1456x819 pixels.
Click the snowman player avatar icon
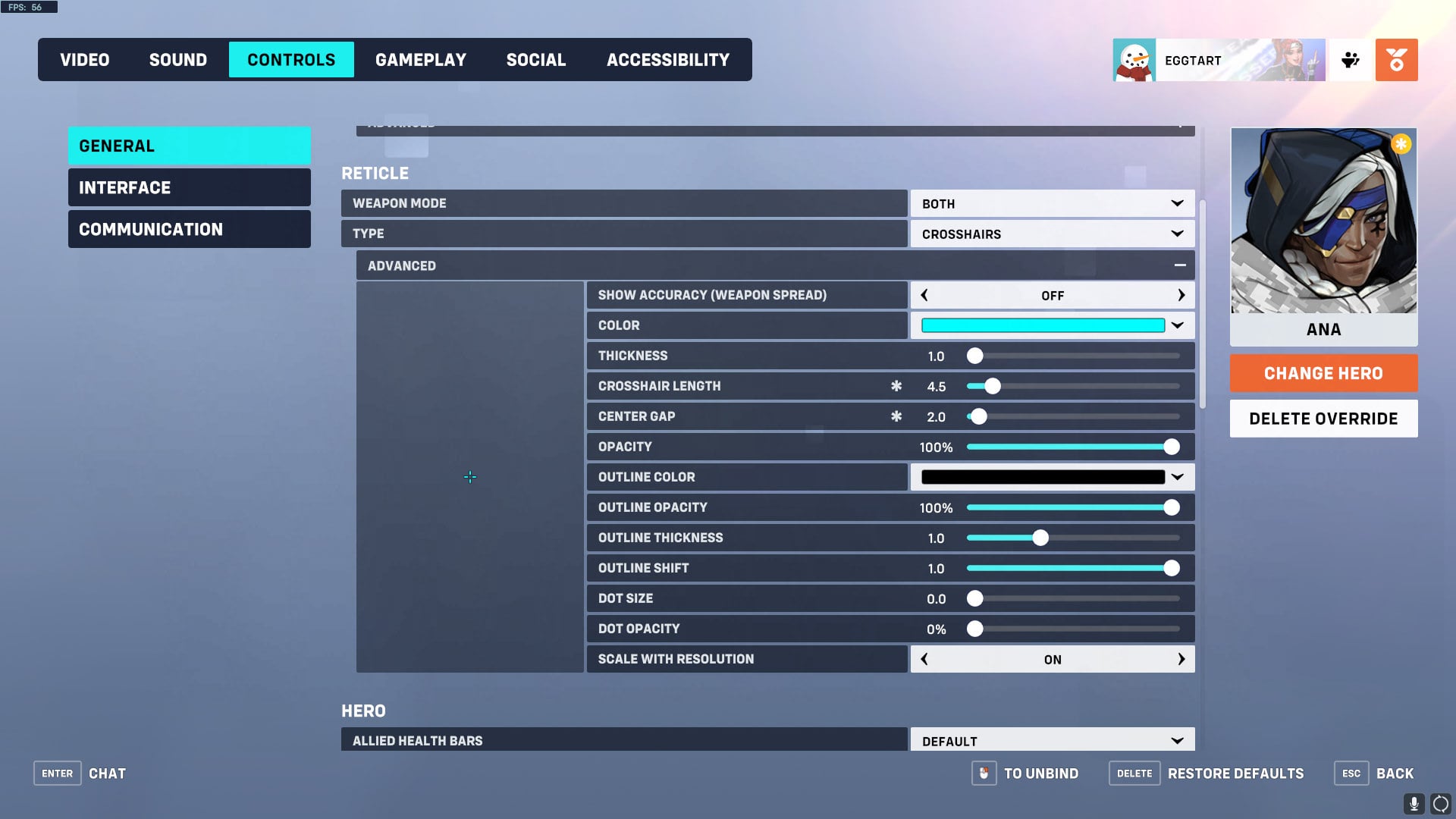(1133, 59)
